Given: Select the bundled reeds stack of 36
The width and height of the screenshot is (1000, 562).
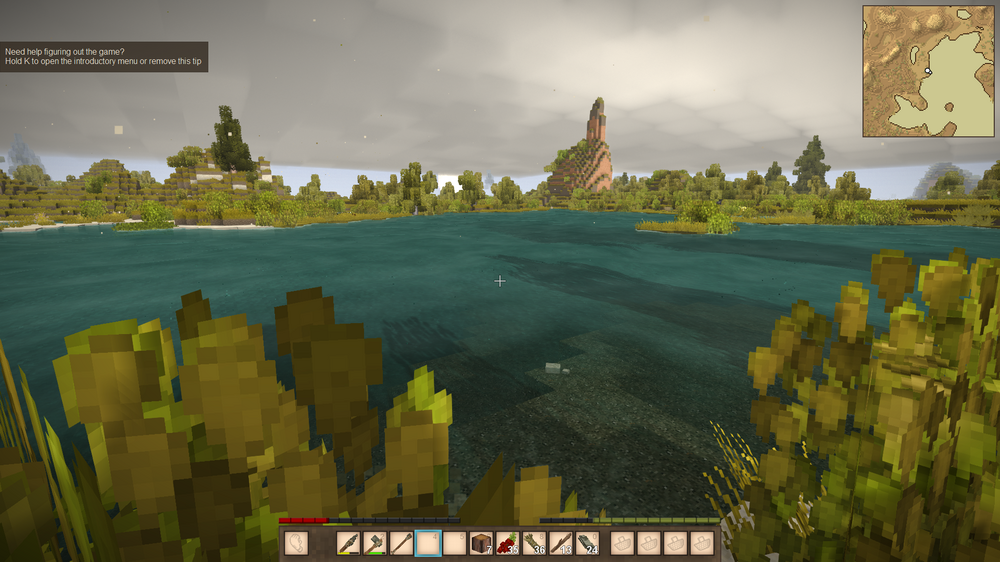Looking at the screenshot, I should 535,543.
